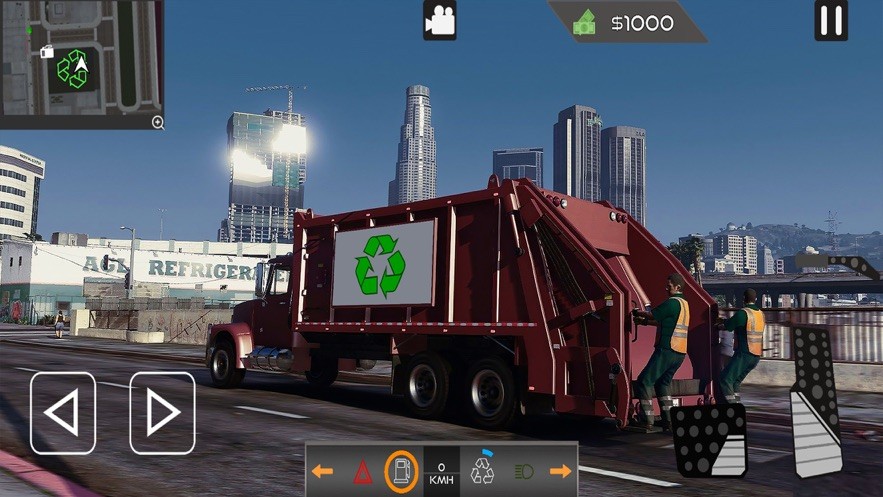The height and width of the screenshot is (497, 883).
Task: Select the fuel pump icon
Action: tap(402, 471)
